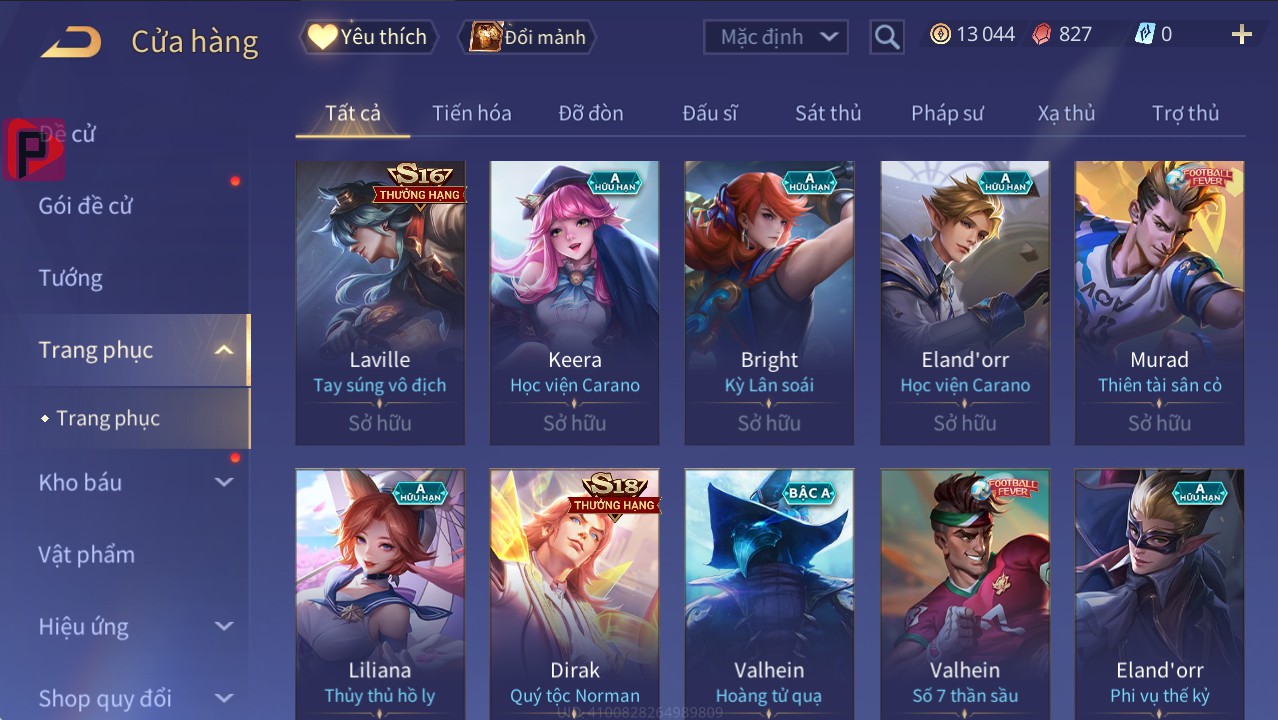View the Trợ thủ tab
The height and width of the screenshot is (720, 1278).
(1185, 113)
